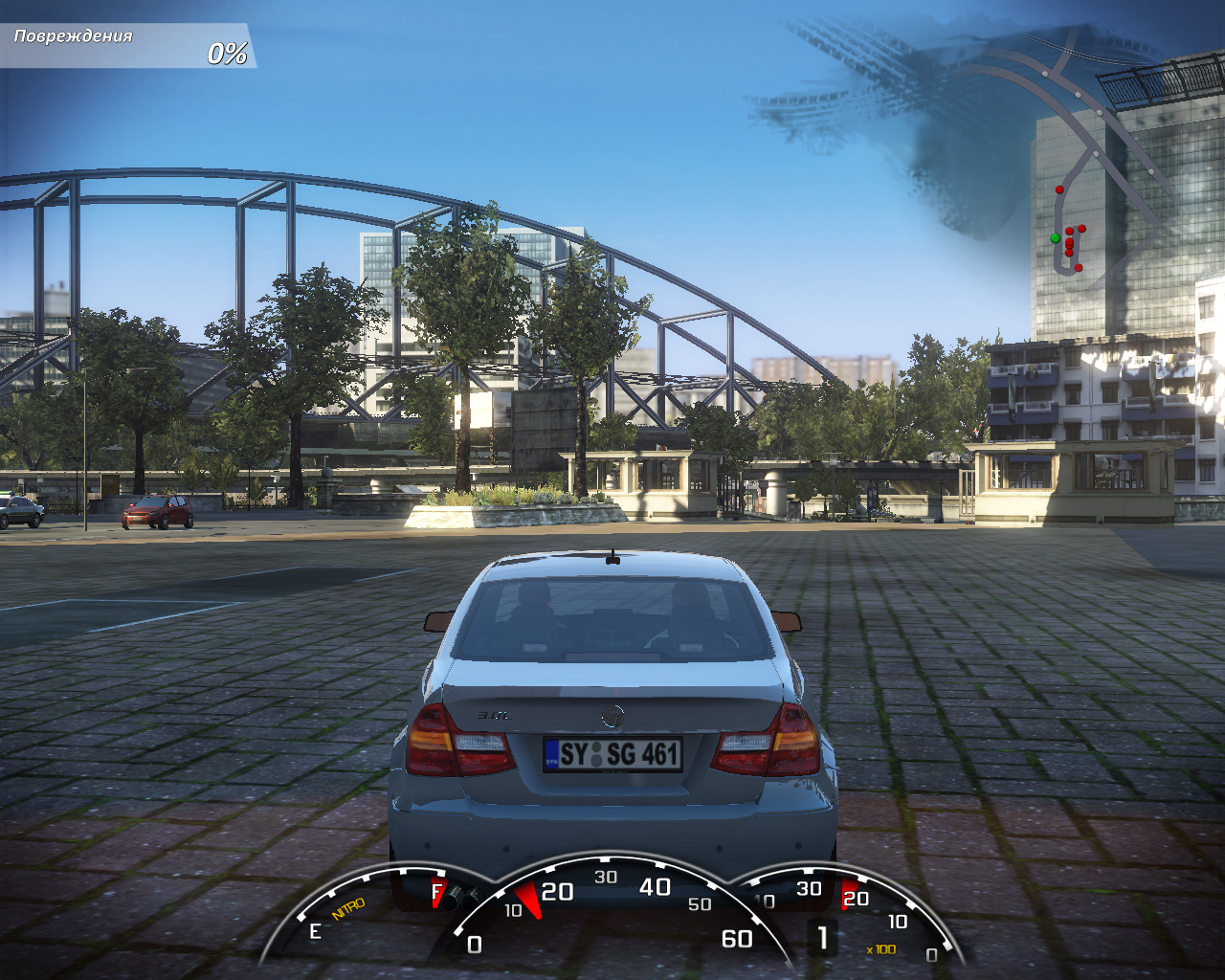Select the green marker on the minimap
1225x980 pixels.
click(1055, 237)
